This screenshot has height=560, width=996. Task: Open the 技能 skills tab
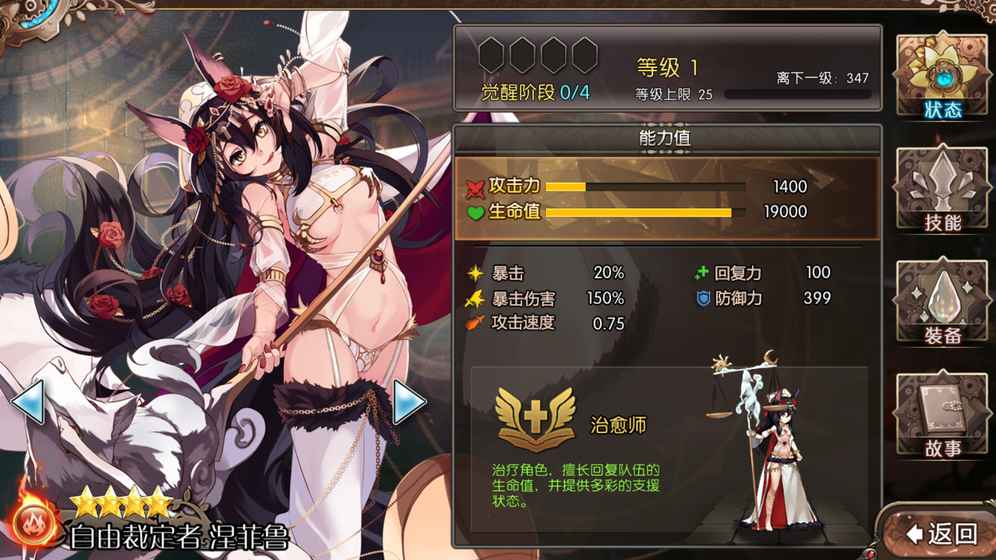click(939, 191)
